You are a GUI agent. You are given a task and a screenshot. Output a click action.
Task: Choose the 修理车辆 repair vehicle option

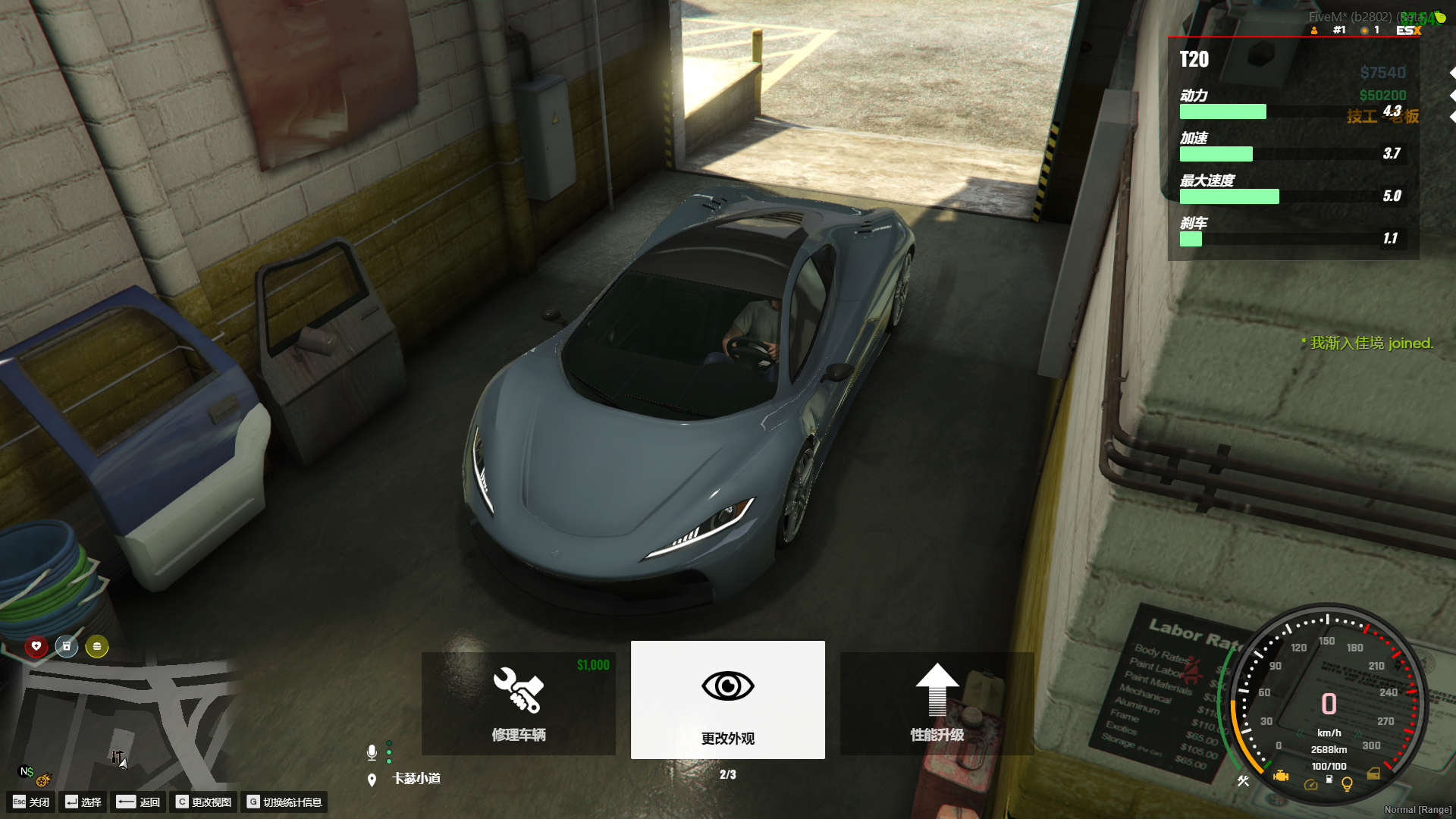[x=519, y=703]
